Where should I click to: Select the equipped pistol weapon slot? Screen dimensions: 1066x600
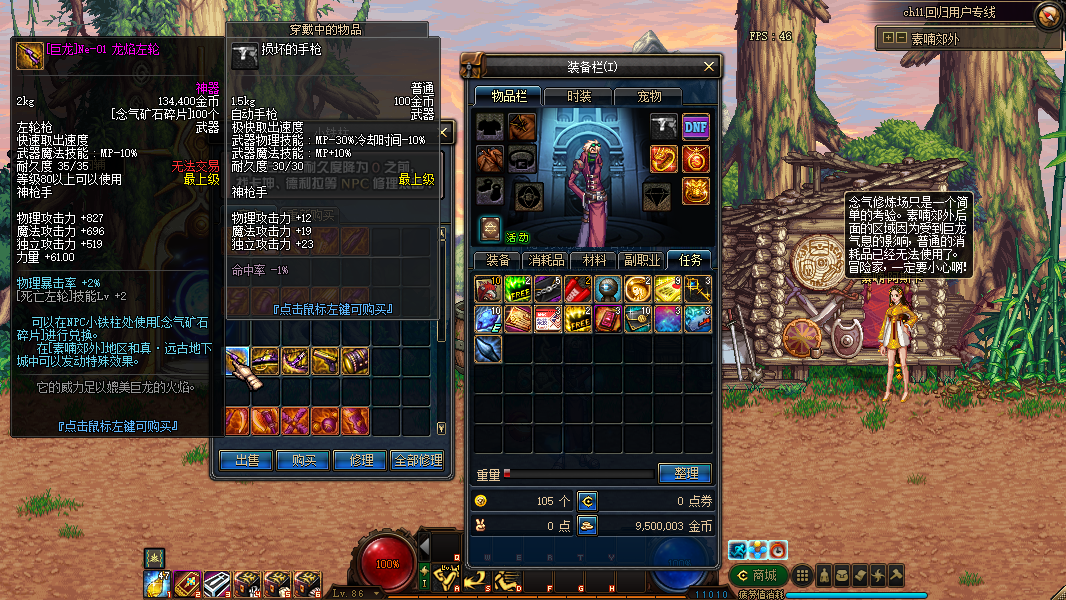pyautogui.click(x=664, y=126)
